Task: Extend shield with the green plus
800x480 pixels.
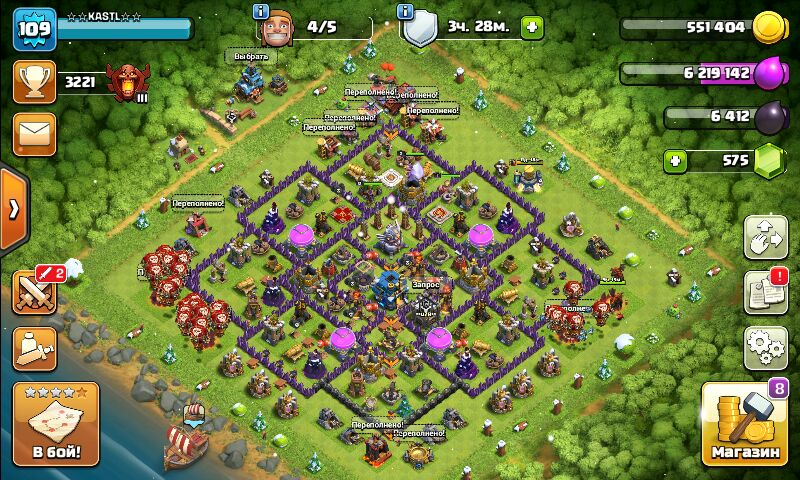Action: 532,27
